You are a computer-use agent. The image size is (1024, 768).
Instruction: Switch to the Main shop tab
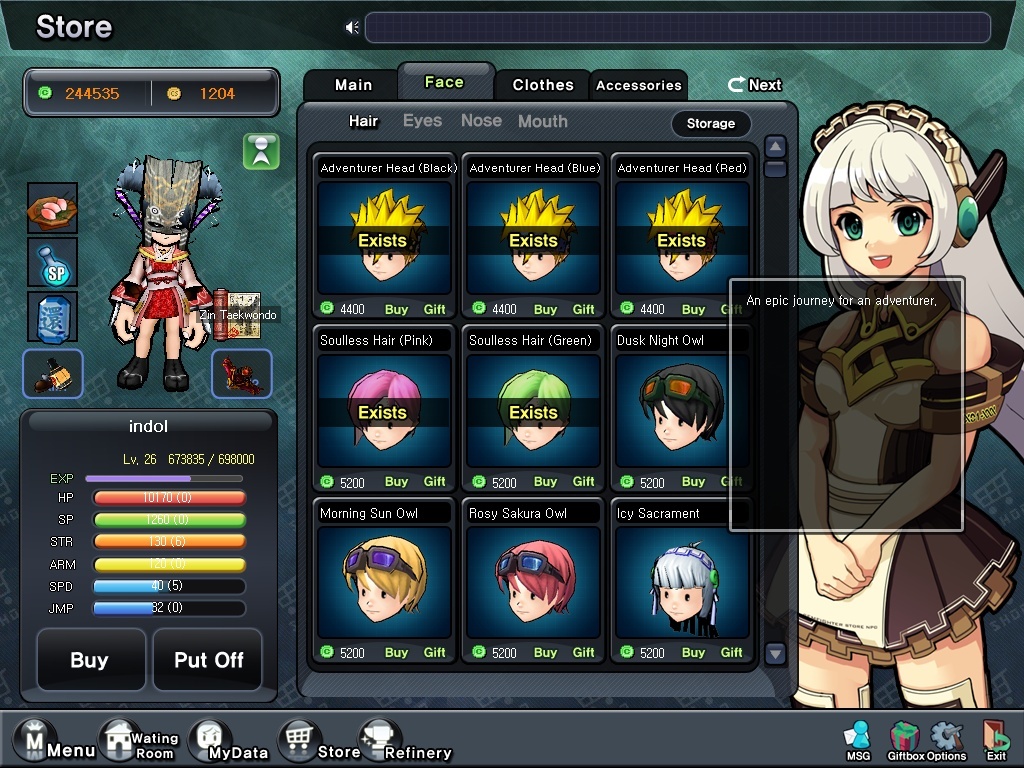click(x=352, y=85)
